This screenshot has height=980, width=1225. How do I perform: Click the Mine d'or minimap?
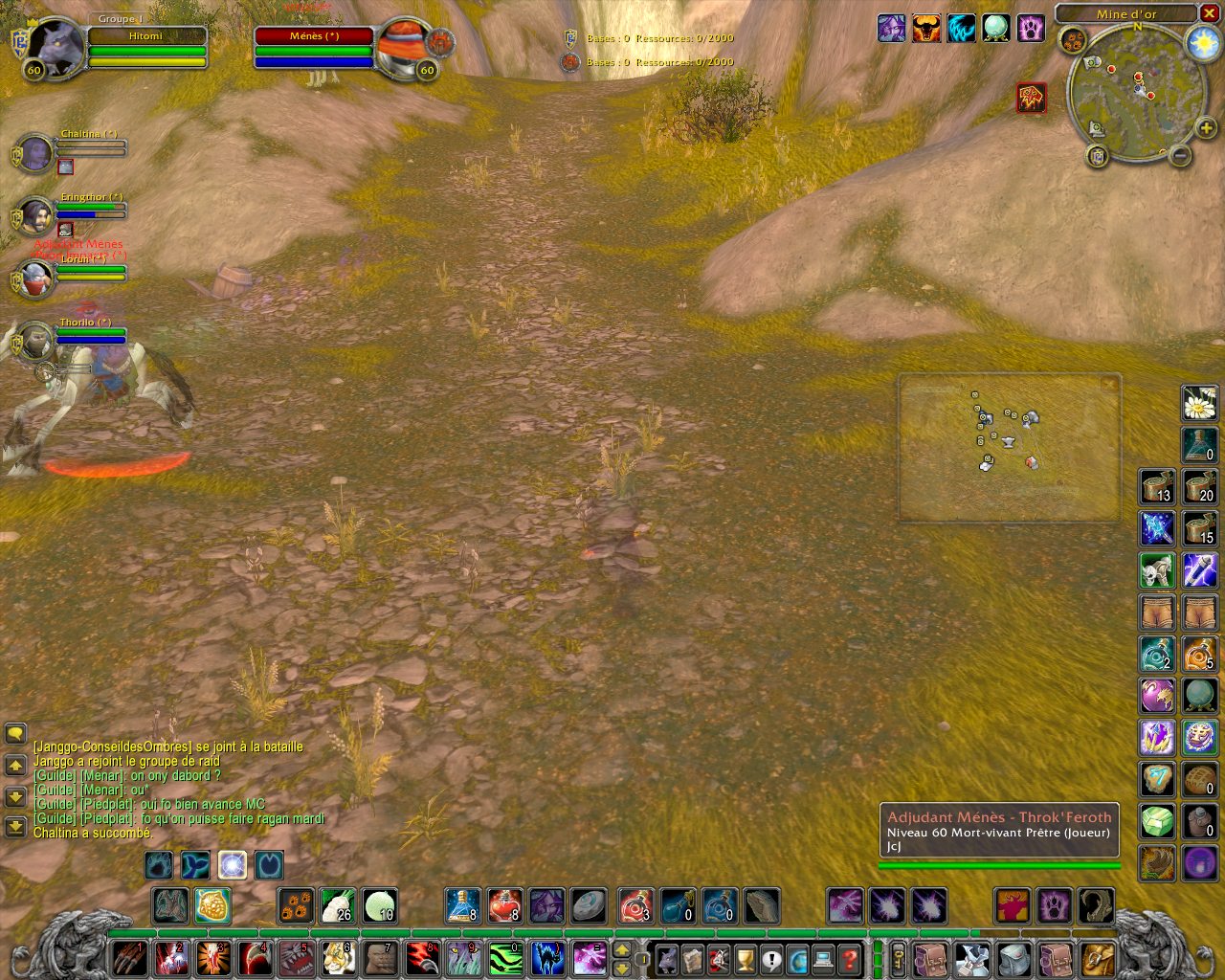coord(1136,93)
